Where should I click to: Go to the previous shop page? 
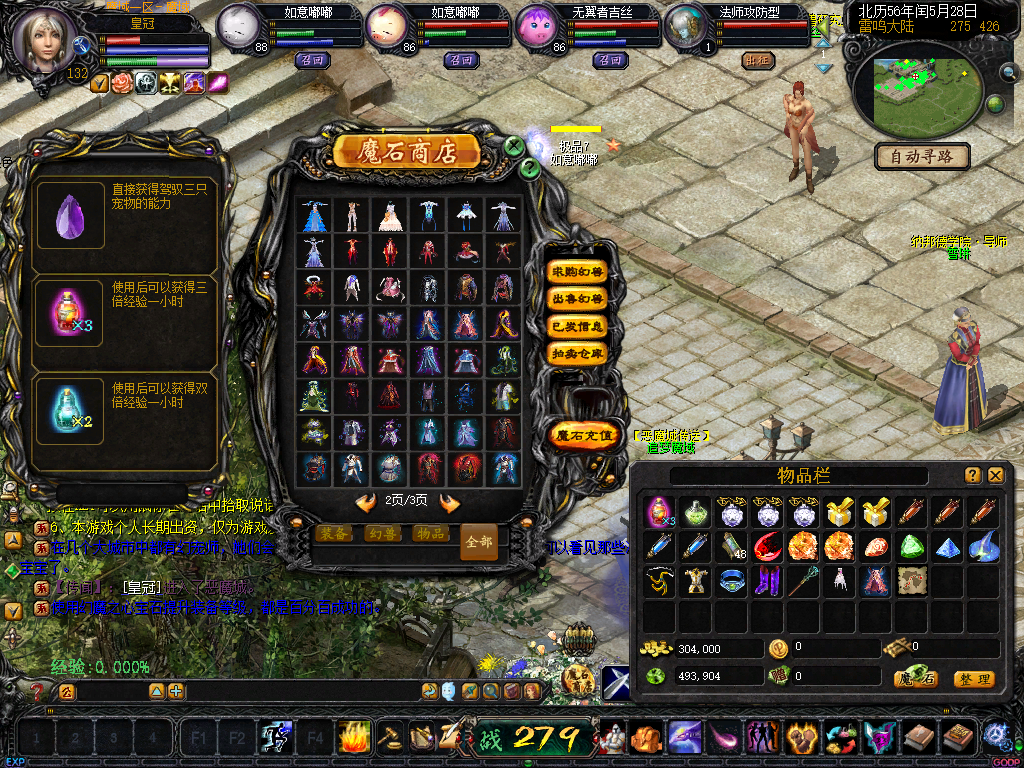coord(366,502)
